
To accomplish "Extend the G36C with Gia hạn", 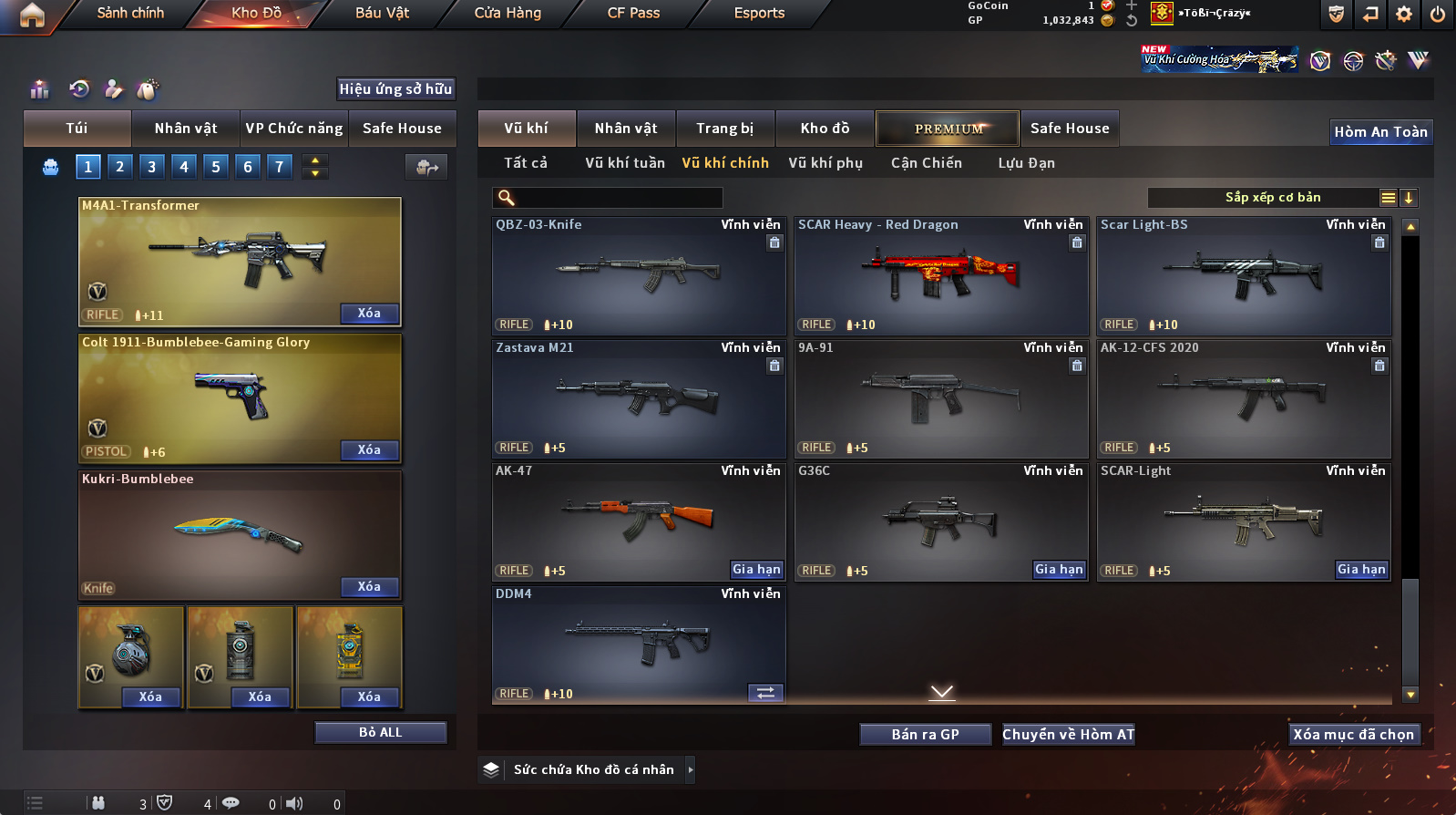I will tap(1059, 570).
